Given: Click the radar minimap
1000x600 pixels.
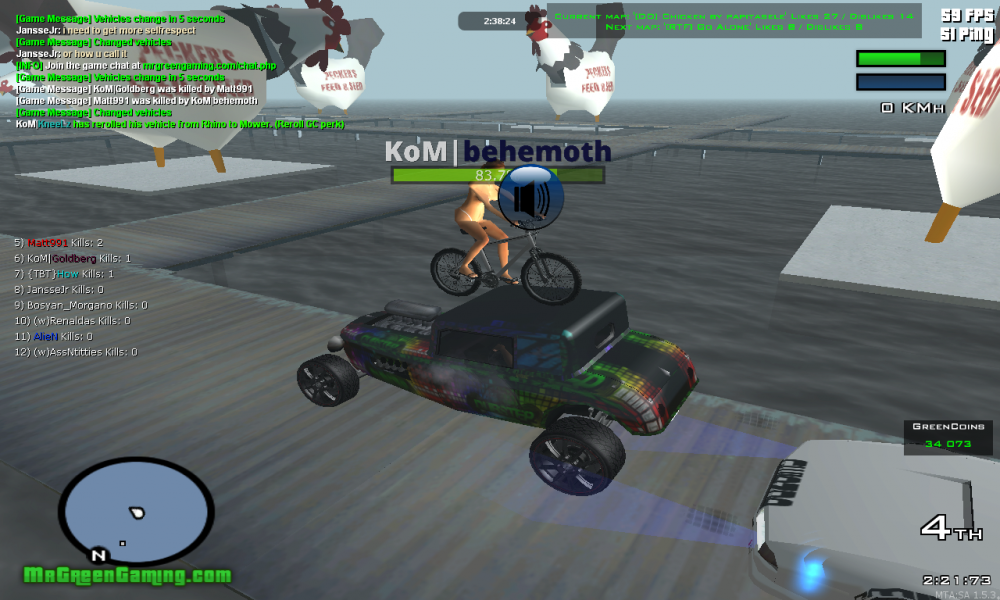Looking at the screenshot, I should pos(135,510).
